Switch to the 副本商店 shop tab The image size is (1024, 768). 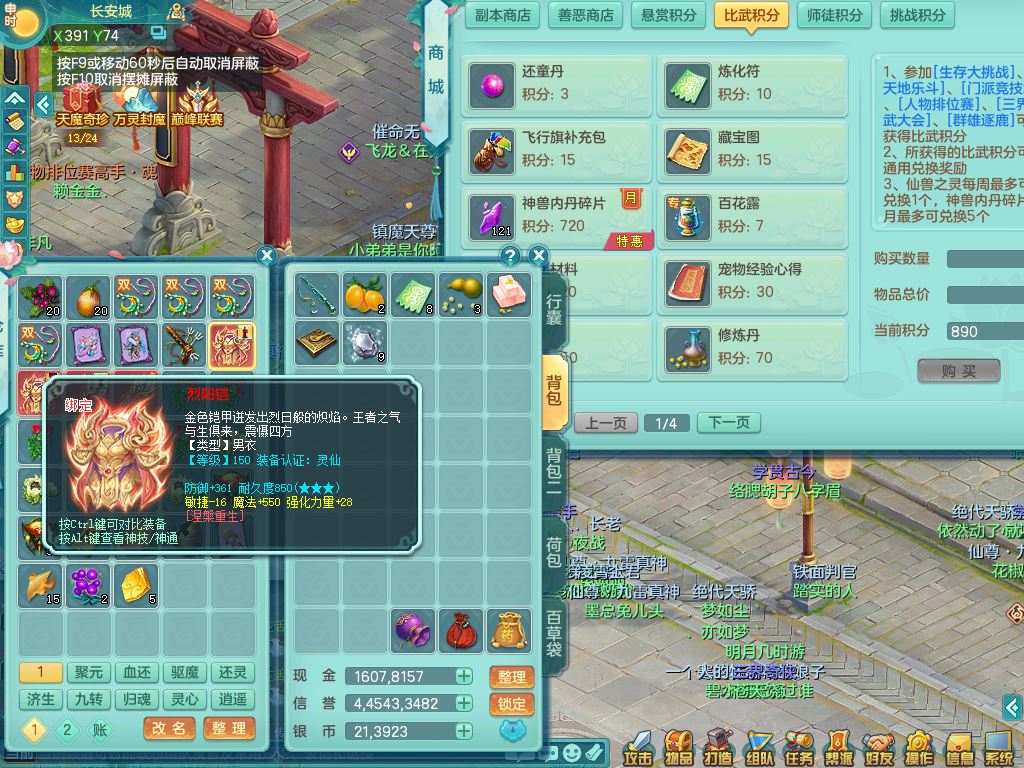tap(503, 15)
